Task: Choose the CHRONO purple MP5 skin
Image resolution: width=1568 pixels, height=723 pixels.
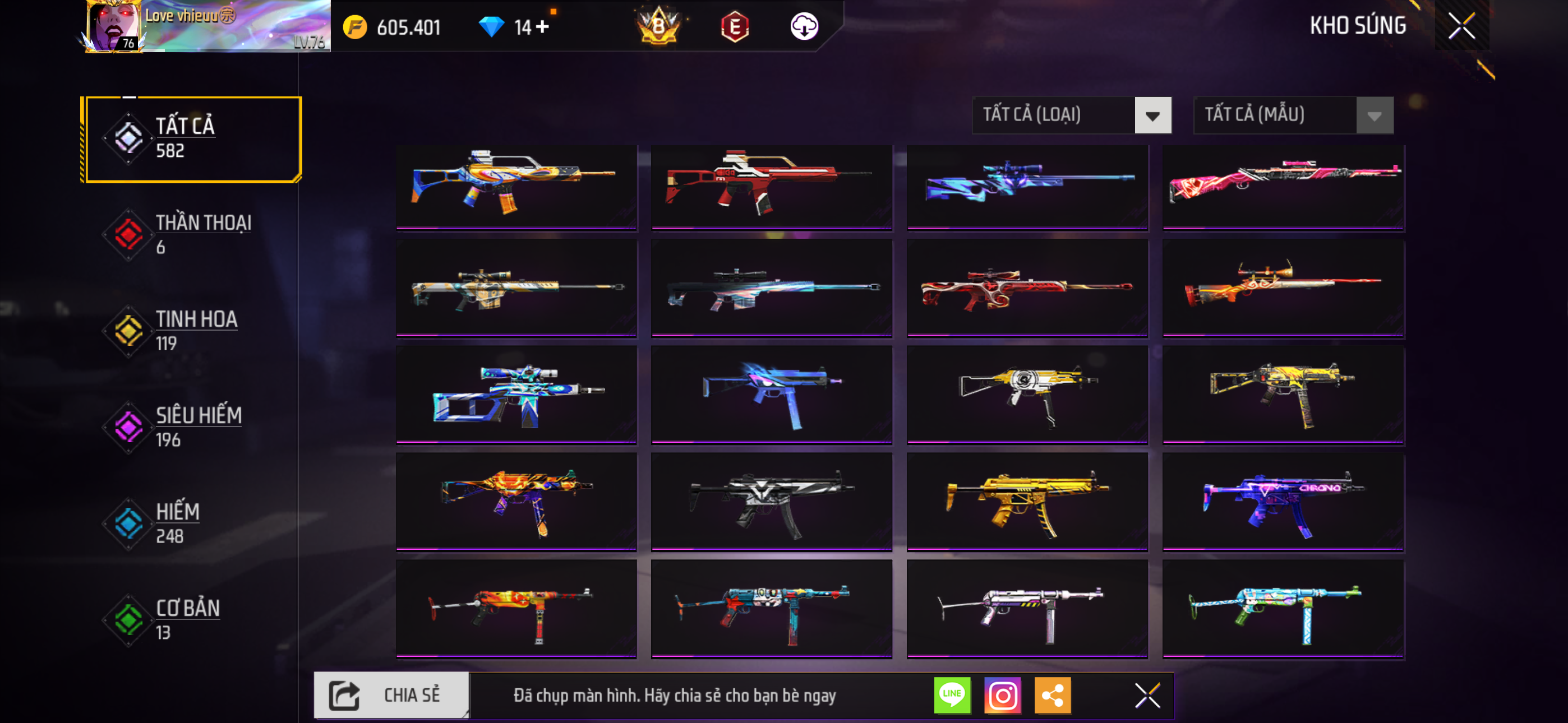Action: (x=1283, y=502)
